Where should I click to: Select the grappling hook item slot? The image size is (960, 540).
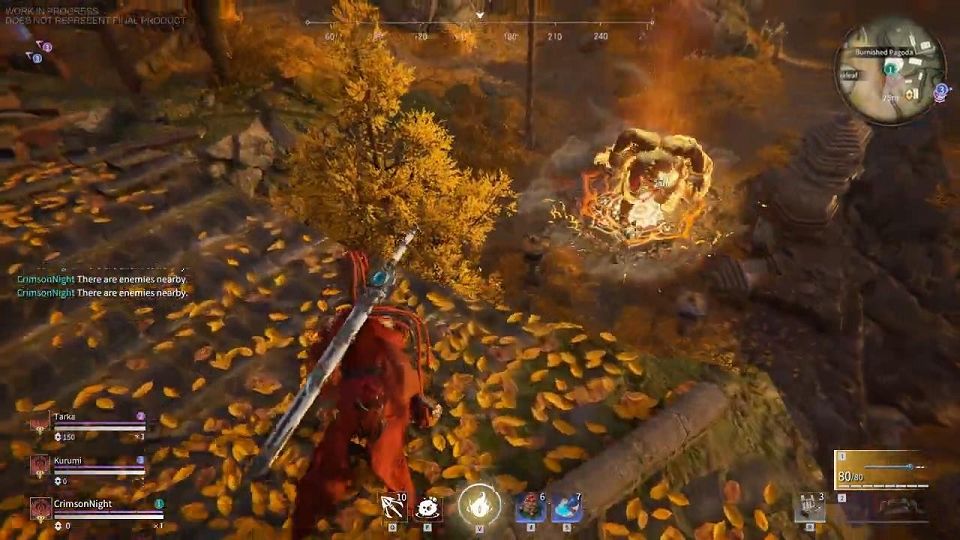click(392, 505)
